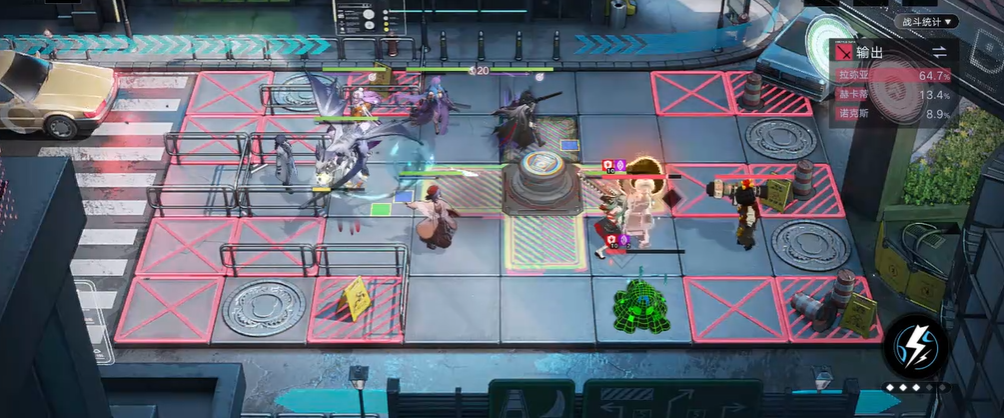Viewport: 1004px width, 418px height.
Task: Select the 诺克斯 damage row
Action: 893,114
